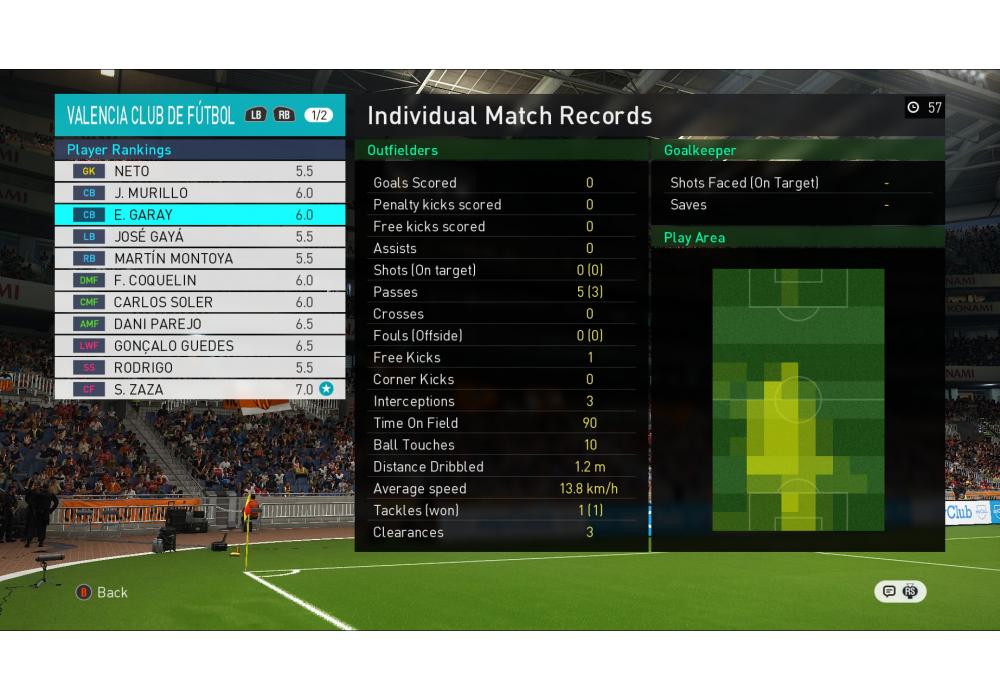The image size is (1000, 700).
Task: Open José Gayá's match records
Action: click(200, 237)
